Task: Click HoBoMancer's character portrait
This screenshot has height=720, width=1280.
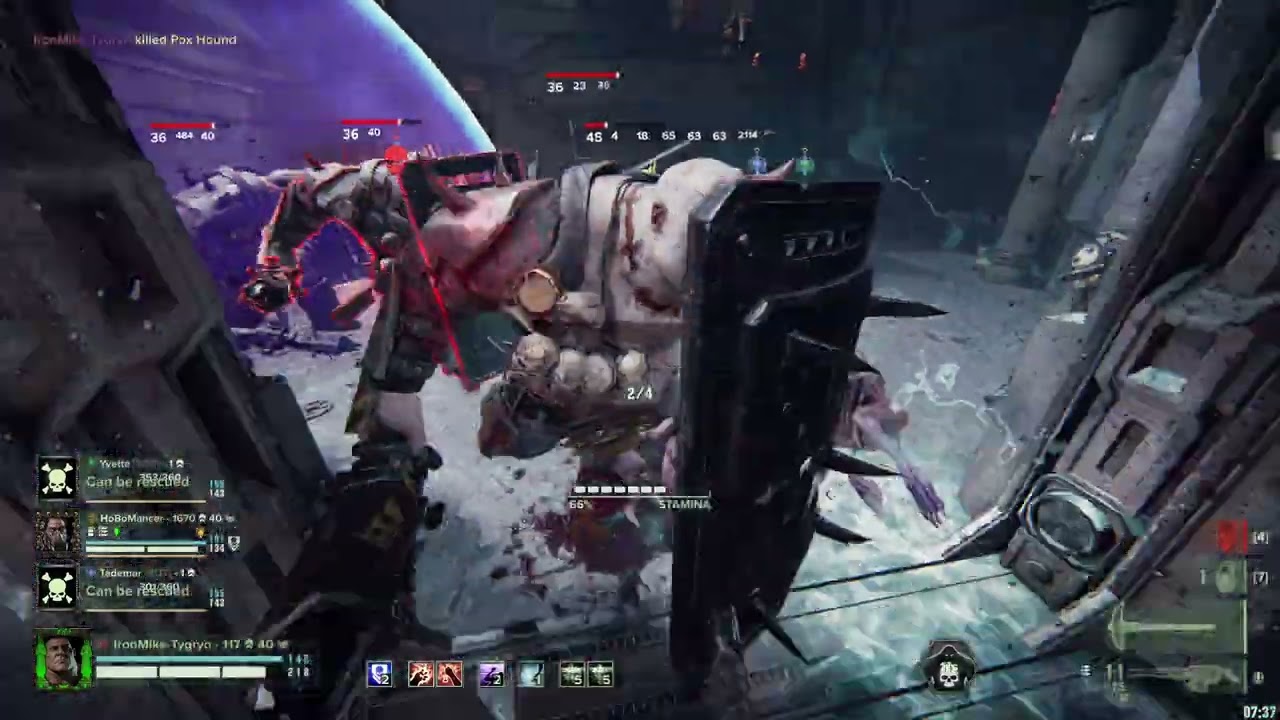Action: [x=57, y=532]
